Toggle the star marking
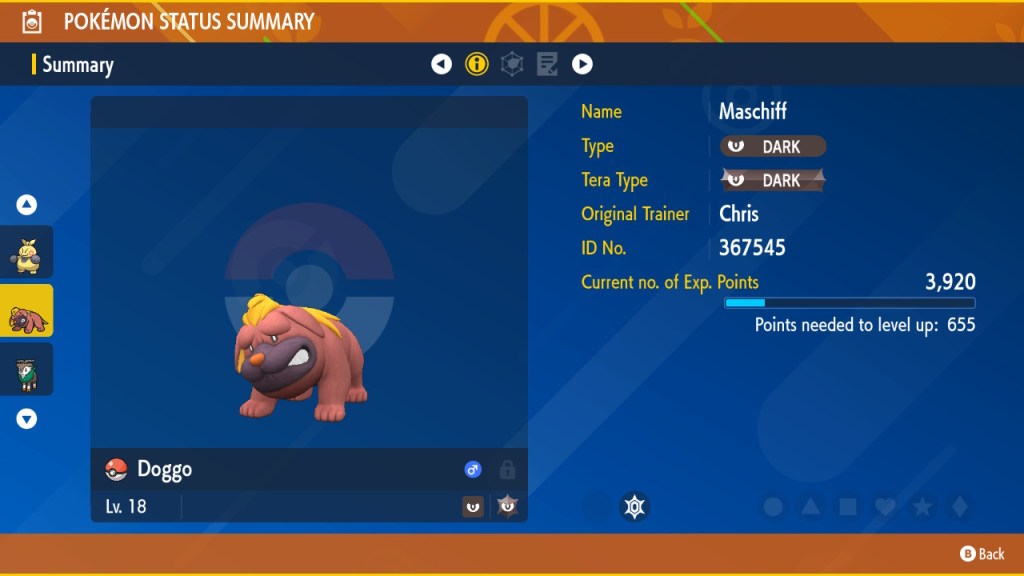Image resolution: width=1024 pixels, height=576 pixels. pos(922,507)
